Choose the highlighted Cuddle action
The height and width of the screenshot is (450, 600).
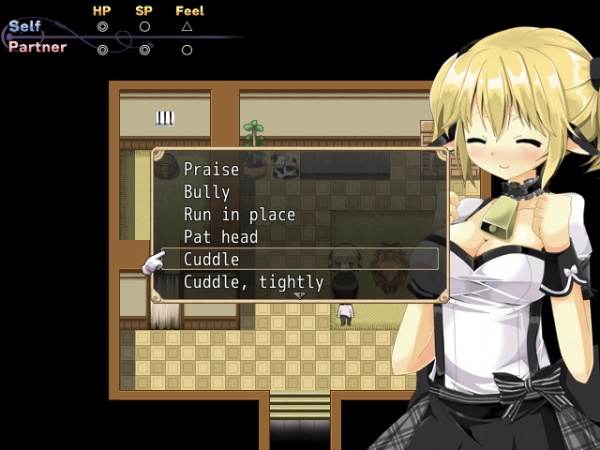click(212, 259)
